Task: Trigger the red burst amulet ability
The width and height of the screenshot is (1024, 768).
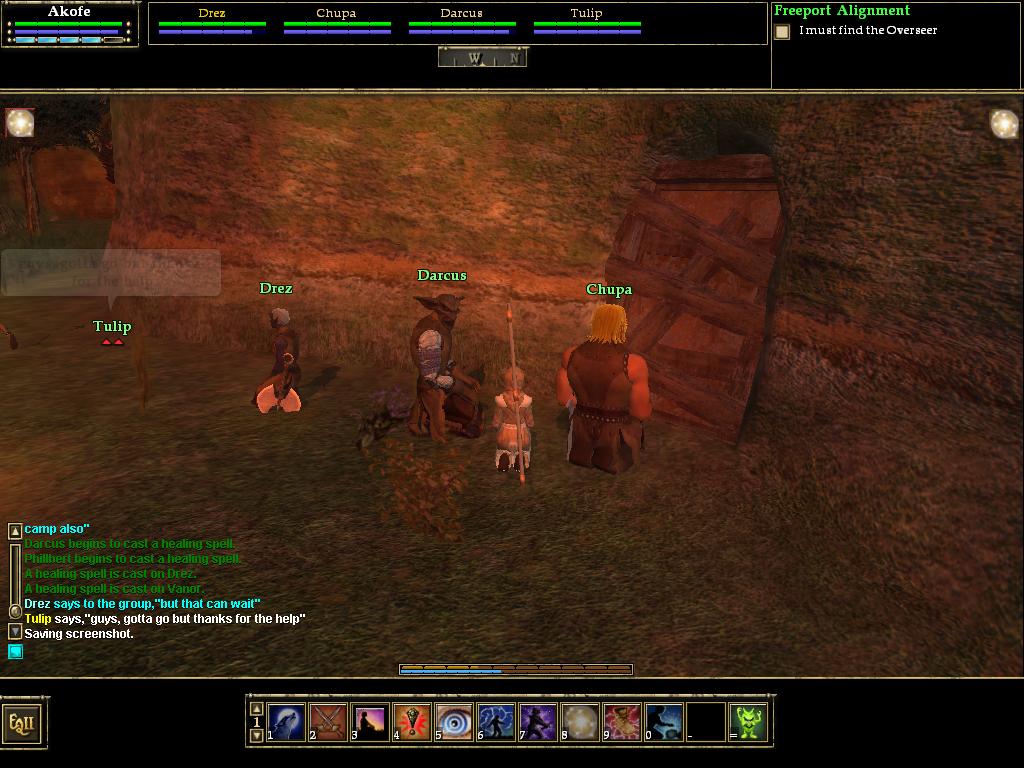Action: pos(412,721)
